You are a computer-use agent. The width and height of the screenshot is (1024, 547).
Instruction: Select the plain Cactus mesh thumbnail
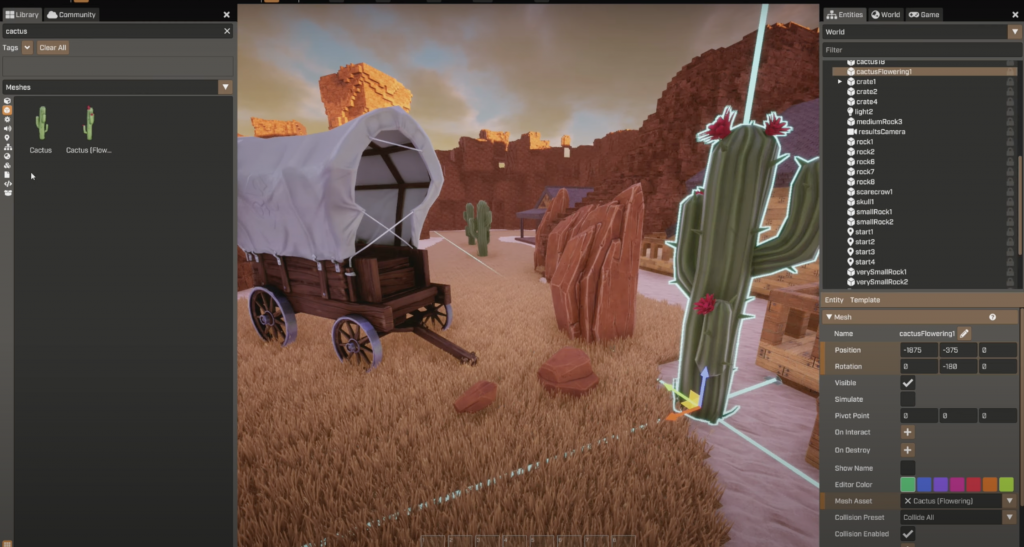point(41,124)
